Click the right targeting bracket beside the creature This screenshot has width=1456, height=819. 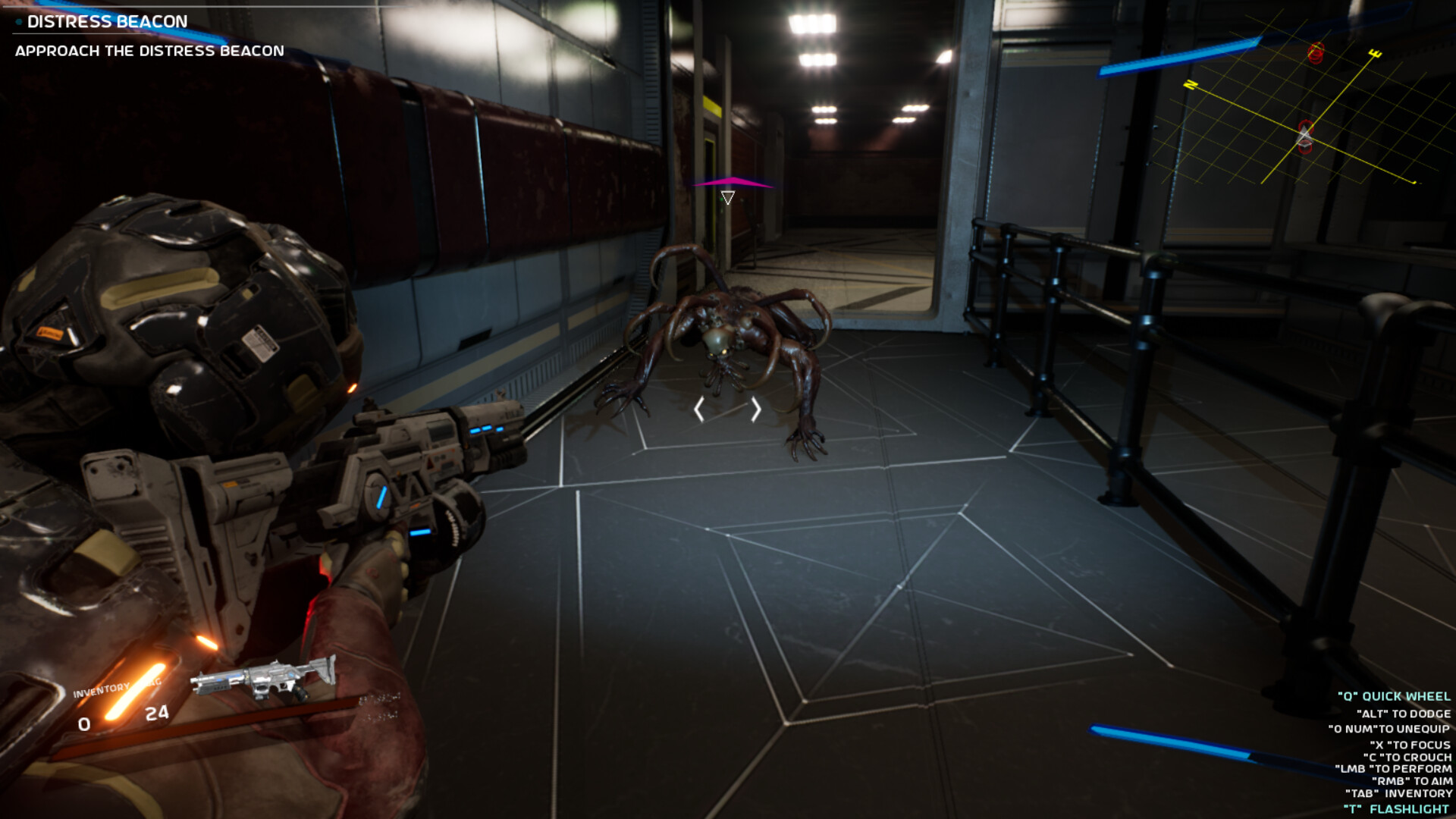coord(755,409)
